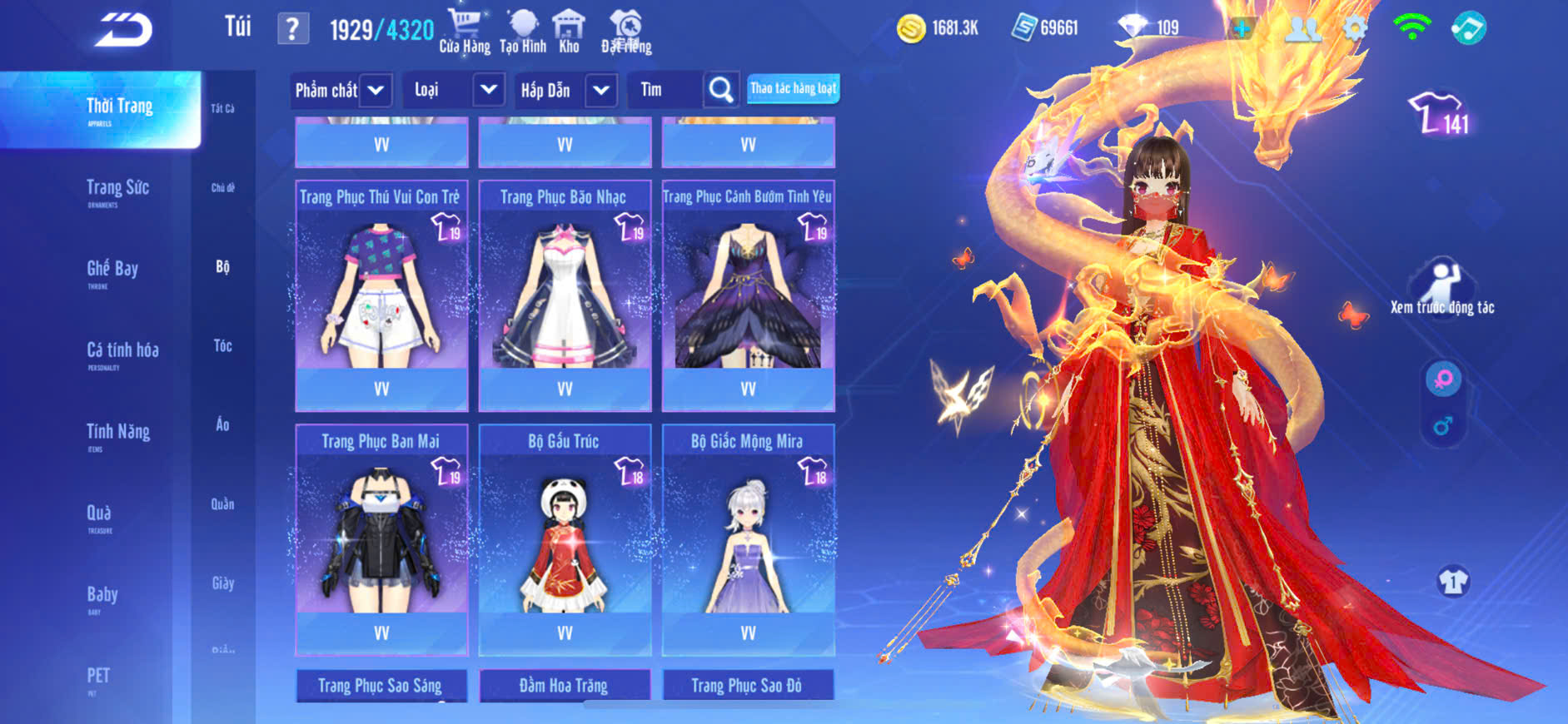Open the Cá tính hóa tab
The image size is (1568, 724).
[x=122, y=351]
